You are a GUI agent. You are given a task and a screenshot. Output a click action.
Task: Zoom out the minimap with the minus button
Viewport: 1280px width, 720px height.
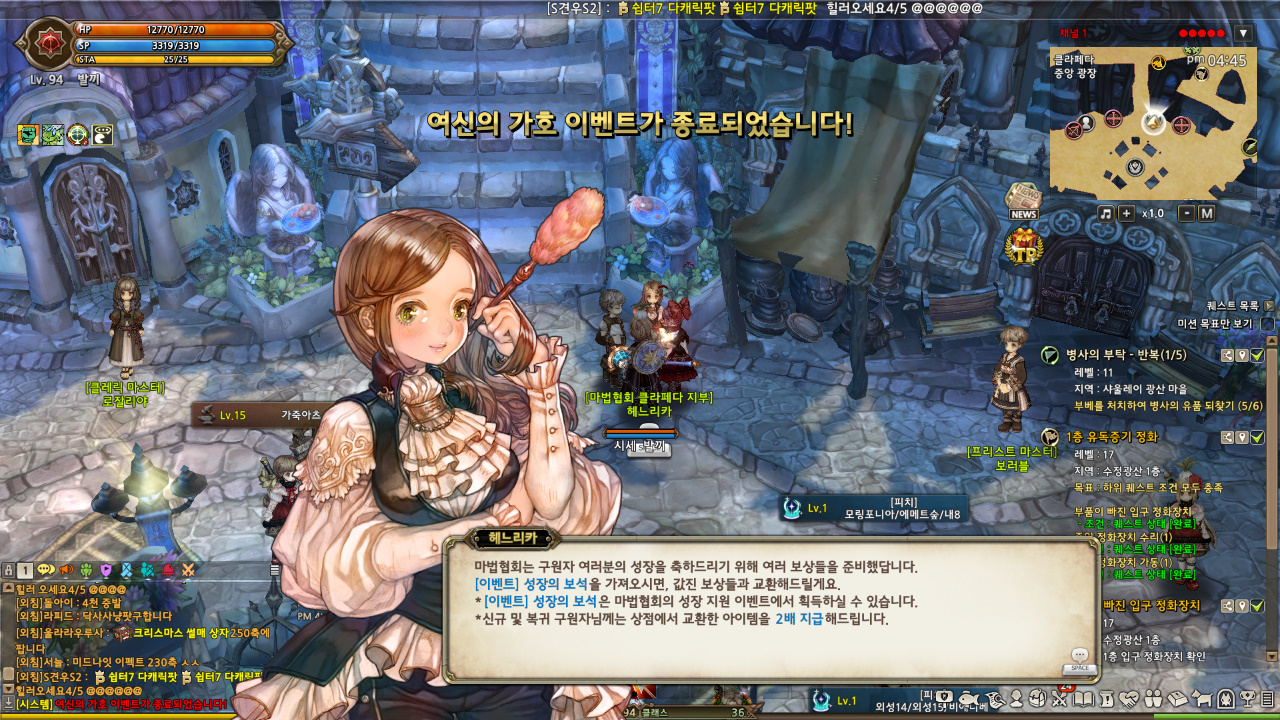(x=1186, y=213)
